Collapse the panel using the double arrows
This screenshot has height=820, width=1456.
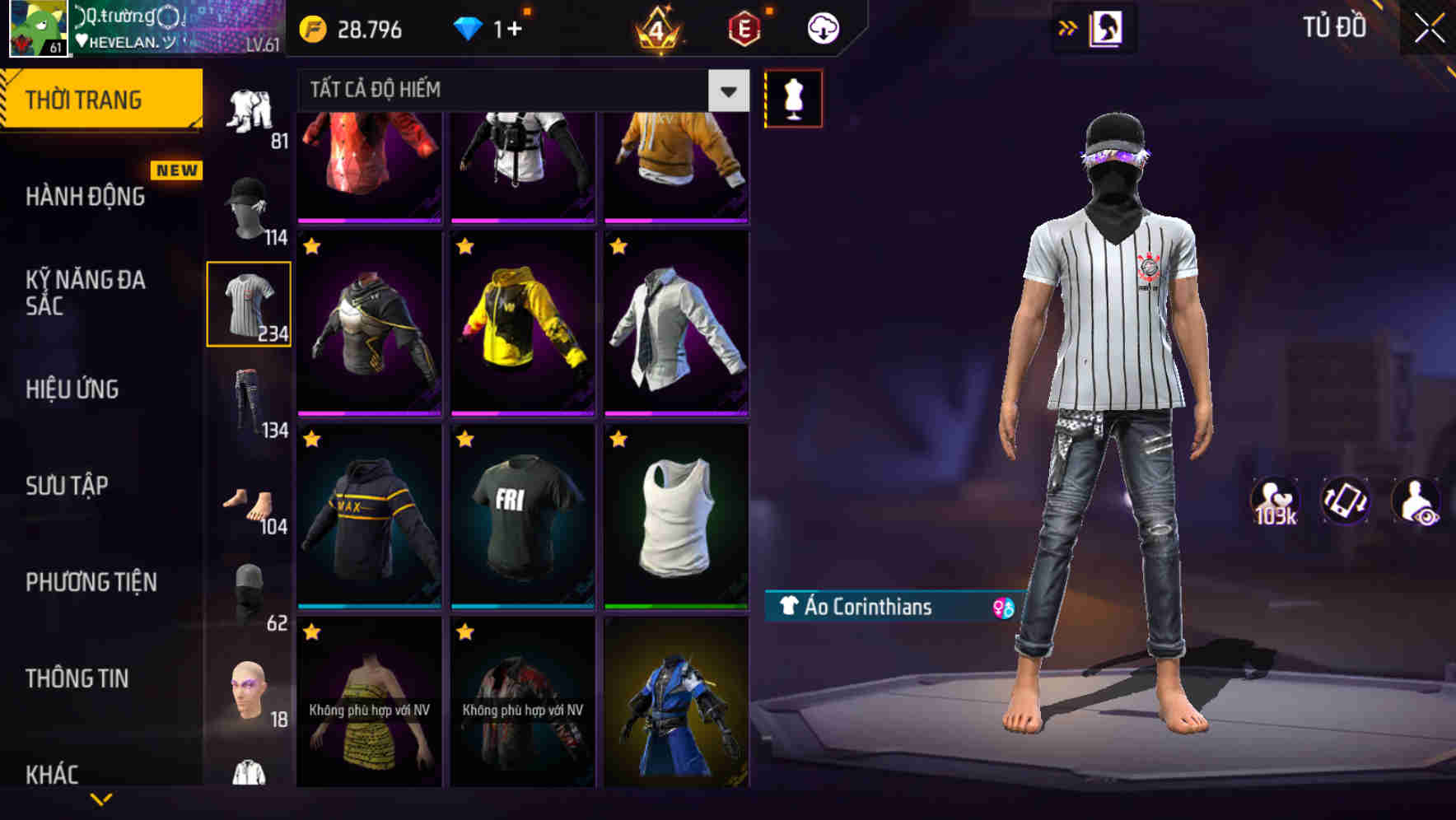click(1068, 27)
